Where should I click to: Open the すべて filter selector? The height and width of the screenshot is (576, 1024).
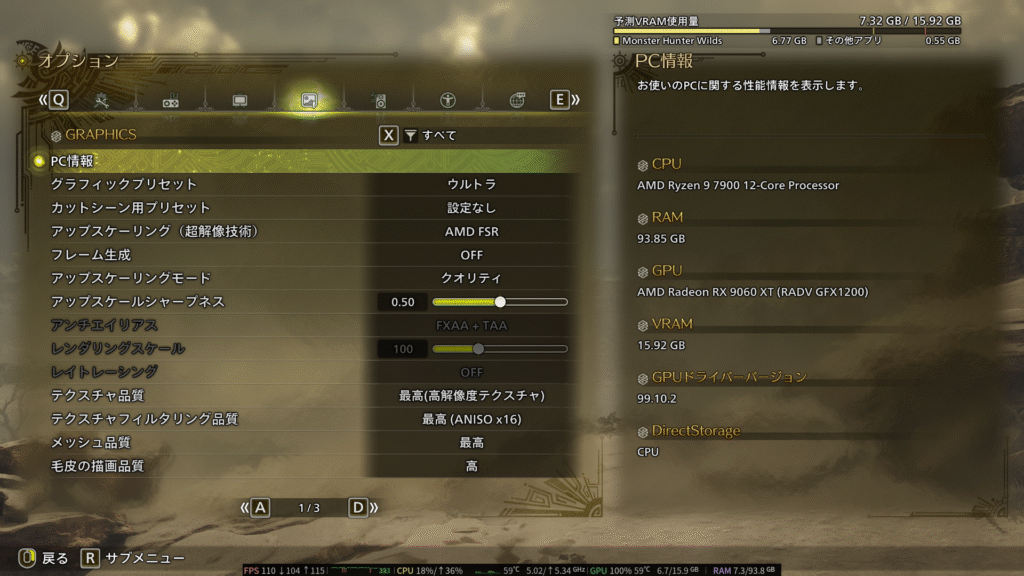click(x=430, y=136)
